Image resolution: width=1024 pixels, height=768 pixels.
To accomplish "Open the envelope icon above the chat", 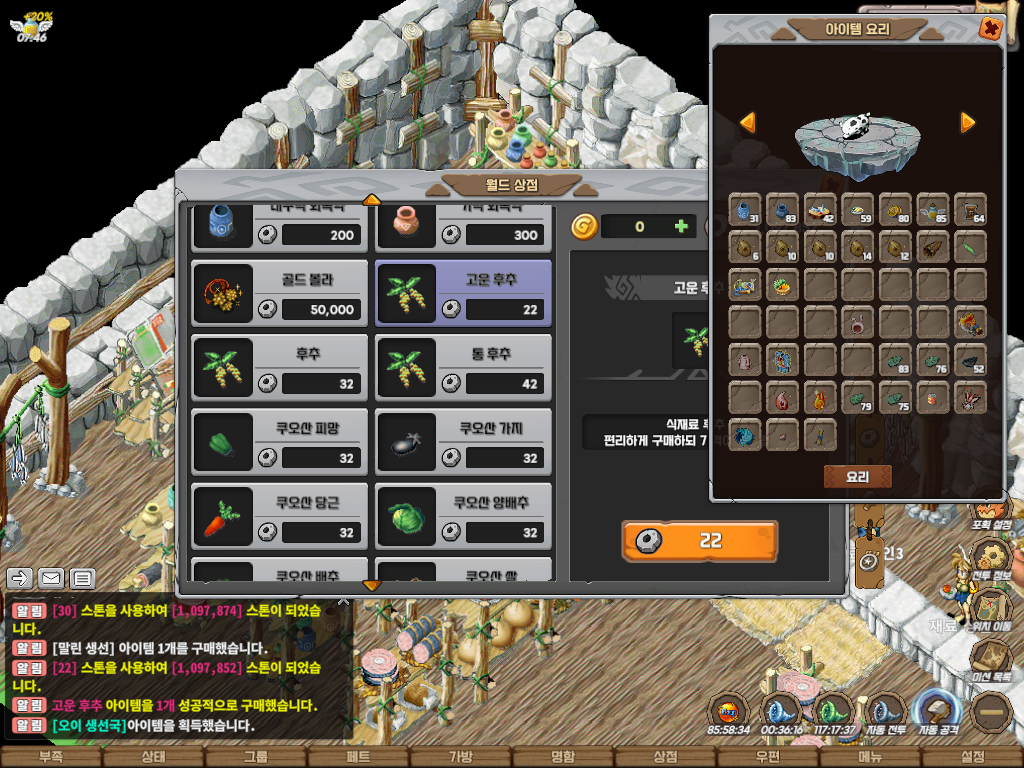I will pos(51,578).
